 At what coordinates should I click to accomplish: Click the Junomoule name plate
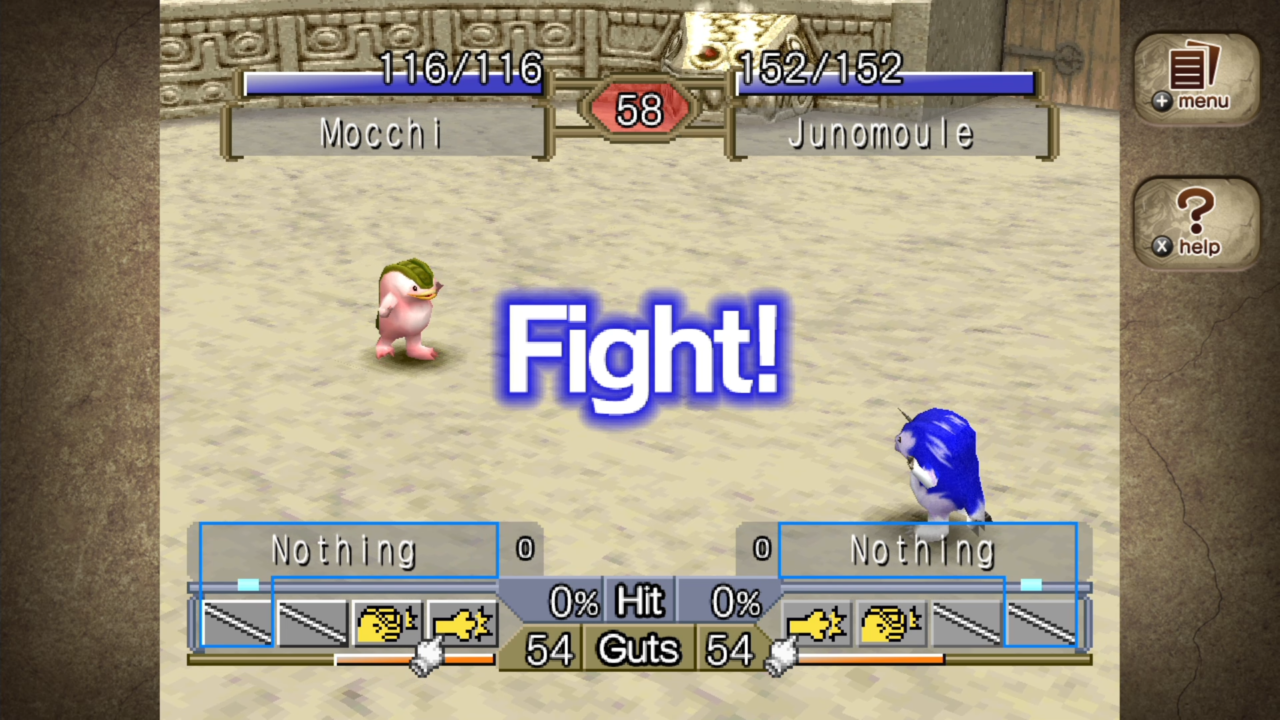(881, 134)
